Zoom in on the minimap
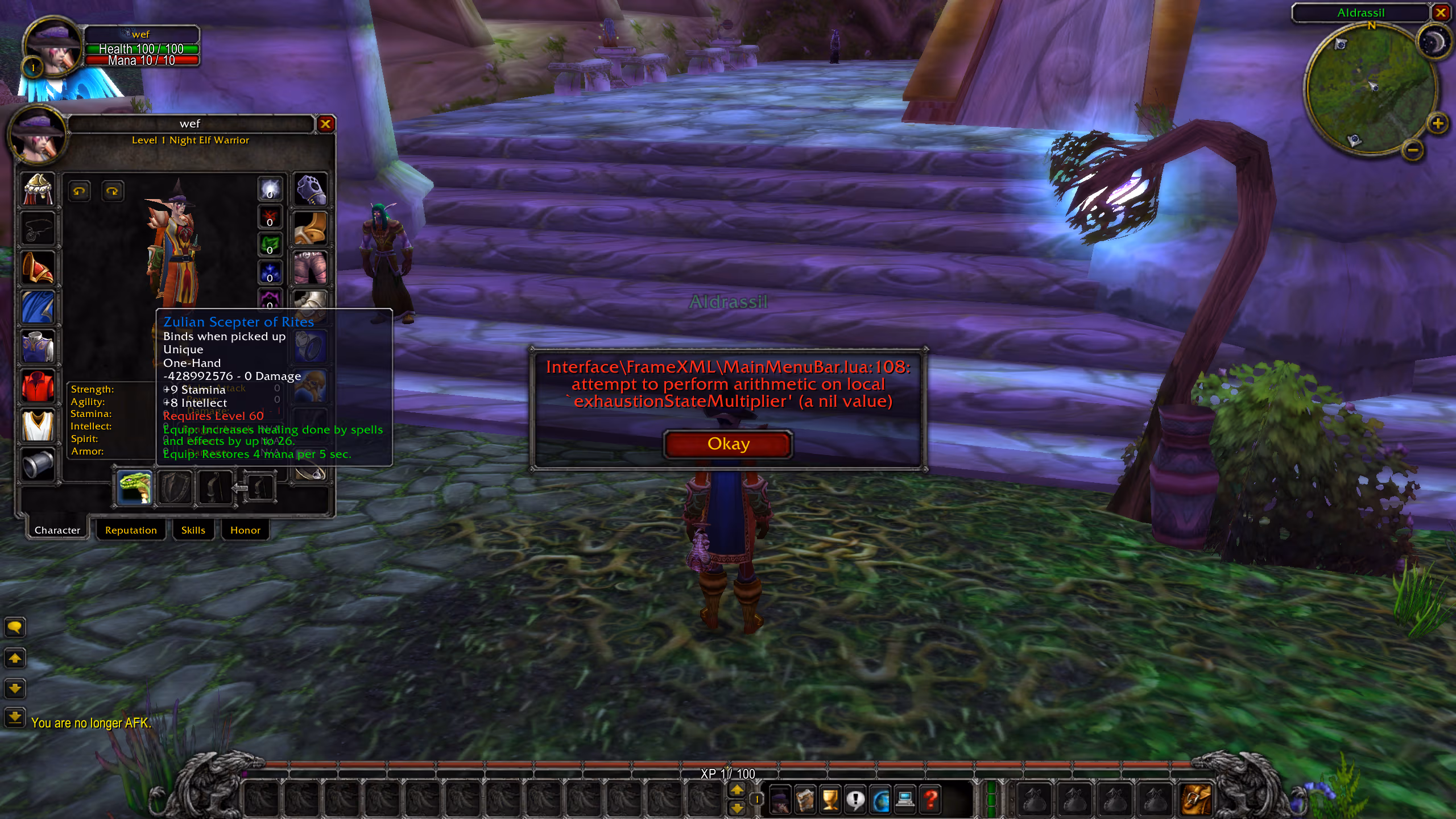The width and height of the screenshot is (1456, 819). 1437,123
